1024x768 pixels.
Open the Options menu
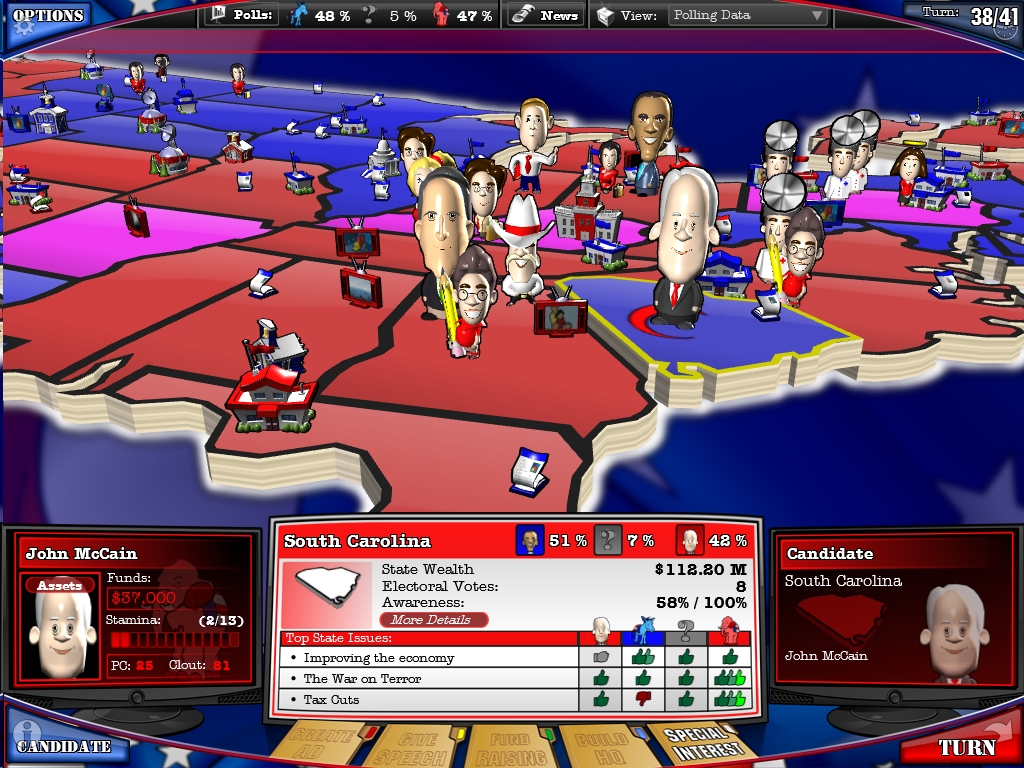point(47,17)
